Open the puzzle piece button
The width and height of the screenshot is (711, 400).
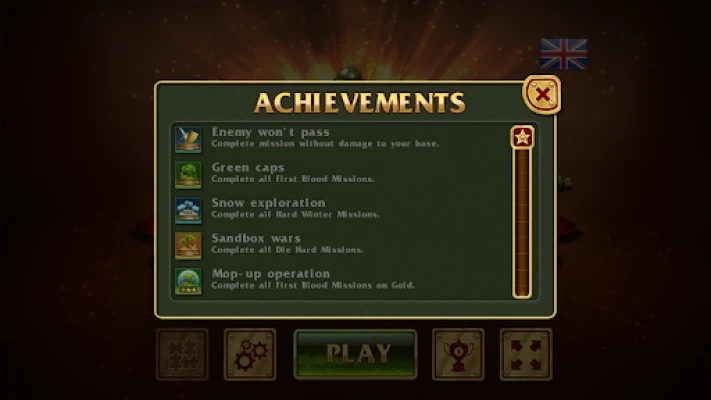tap(182, 354)
